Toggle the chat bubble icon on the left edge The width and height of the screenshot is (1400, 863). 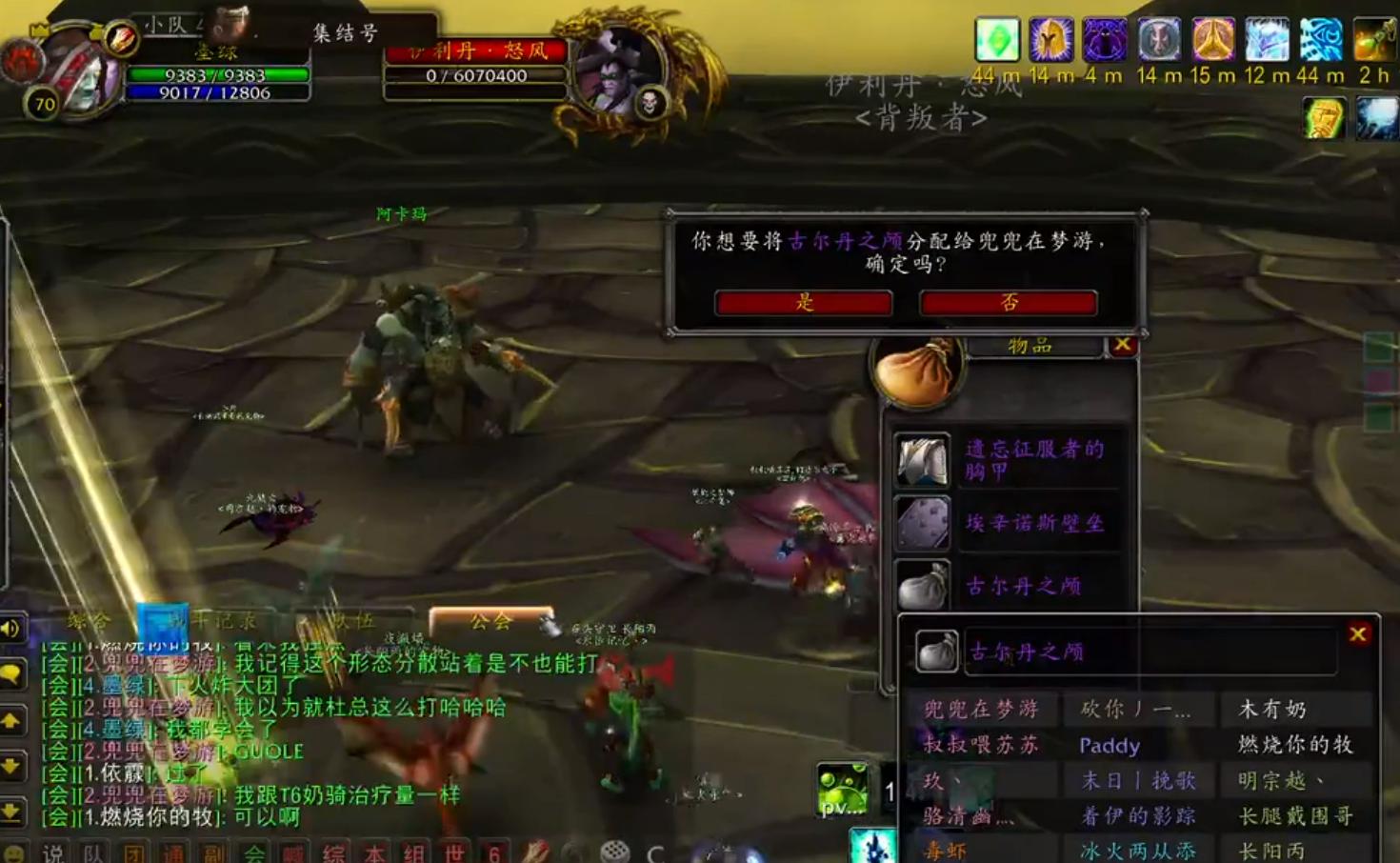pos(11,673)
